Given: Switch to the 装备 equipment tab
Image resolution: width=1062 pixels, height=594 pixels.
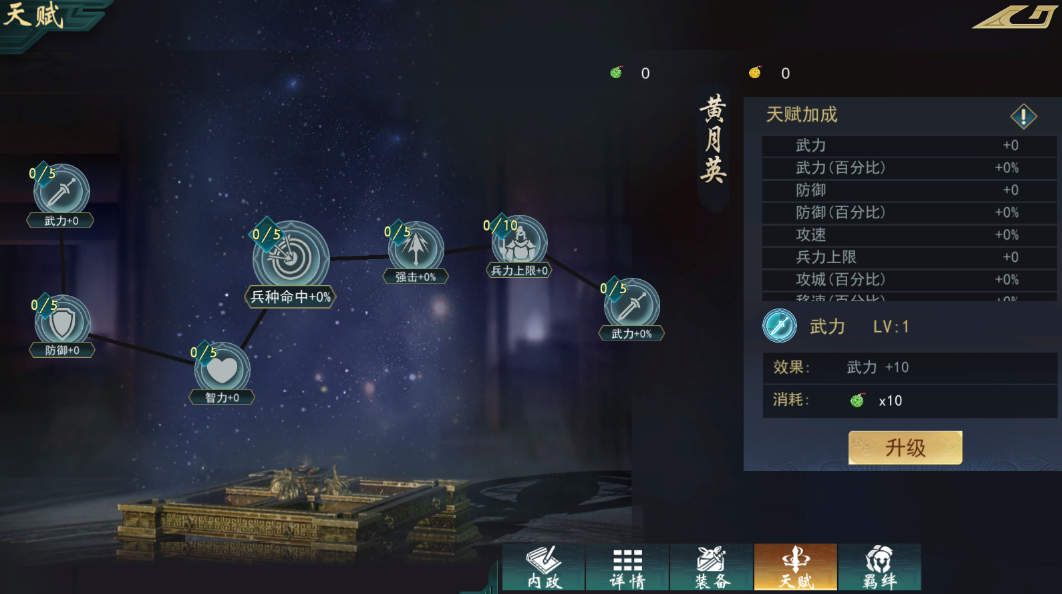Looking at the screenshot, I should tap(711, 567).
